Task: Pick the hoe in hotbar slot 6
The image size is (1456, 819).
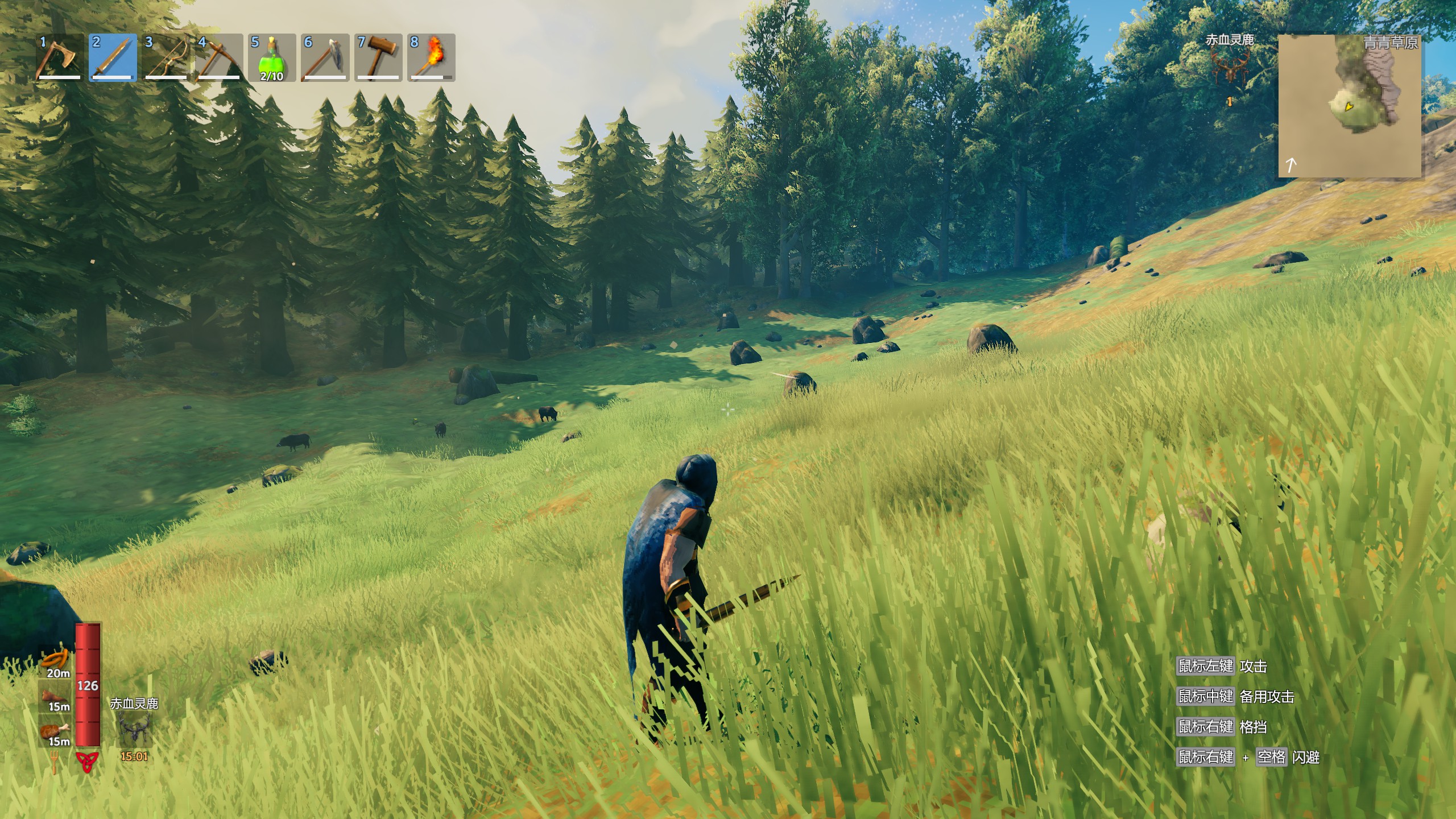Action: click(x=325, y=58)
